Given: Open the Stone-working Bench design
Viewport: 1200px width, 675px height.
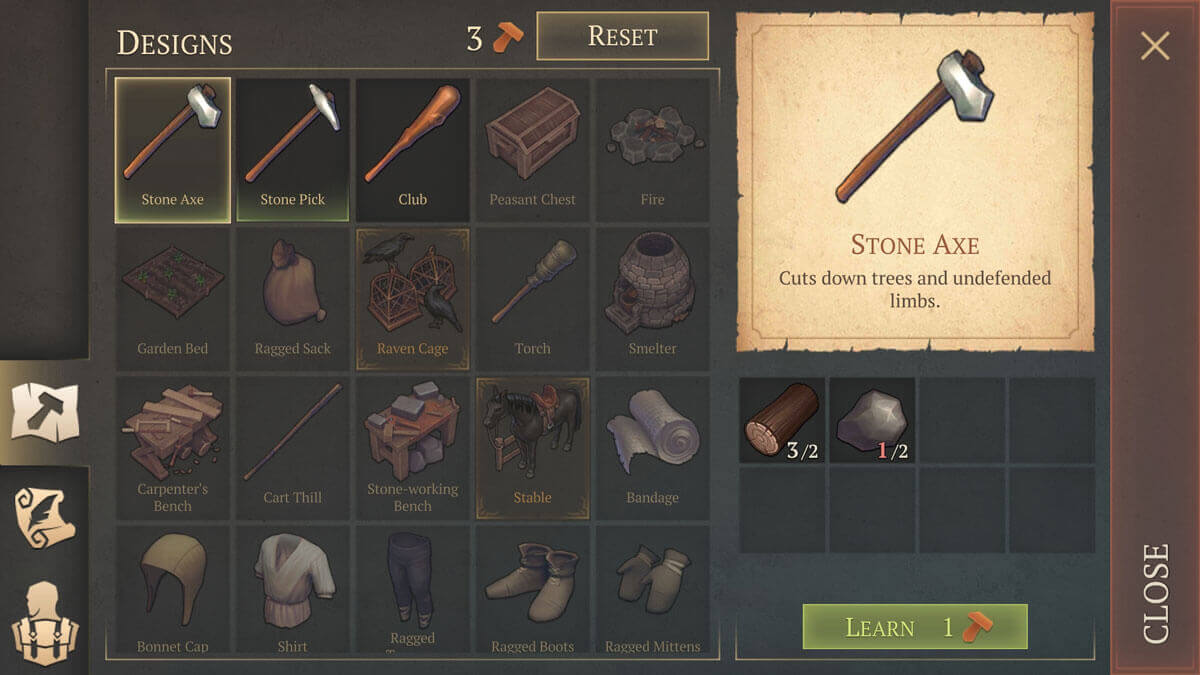Looking at the screenshot, I should tap(413, 447).
